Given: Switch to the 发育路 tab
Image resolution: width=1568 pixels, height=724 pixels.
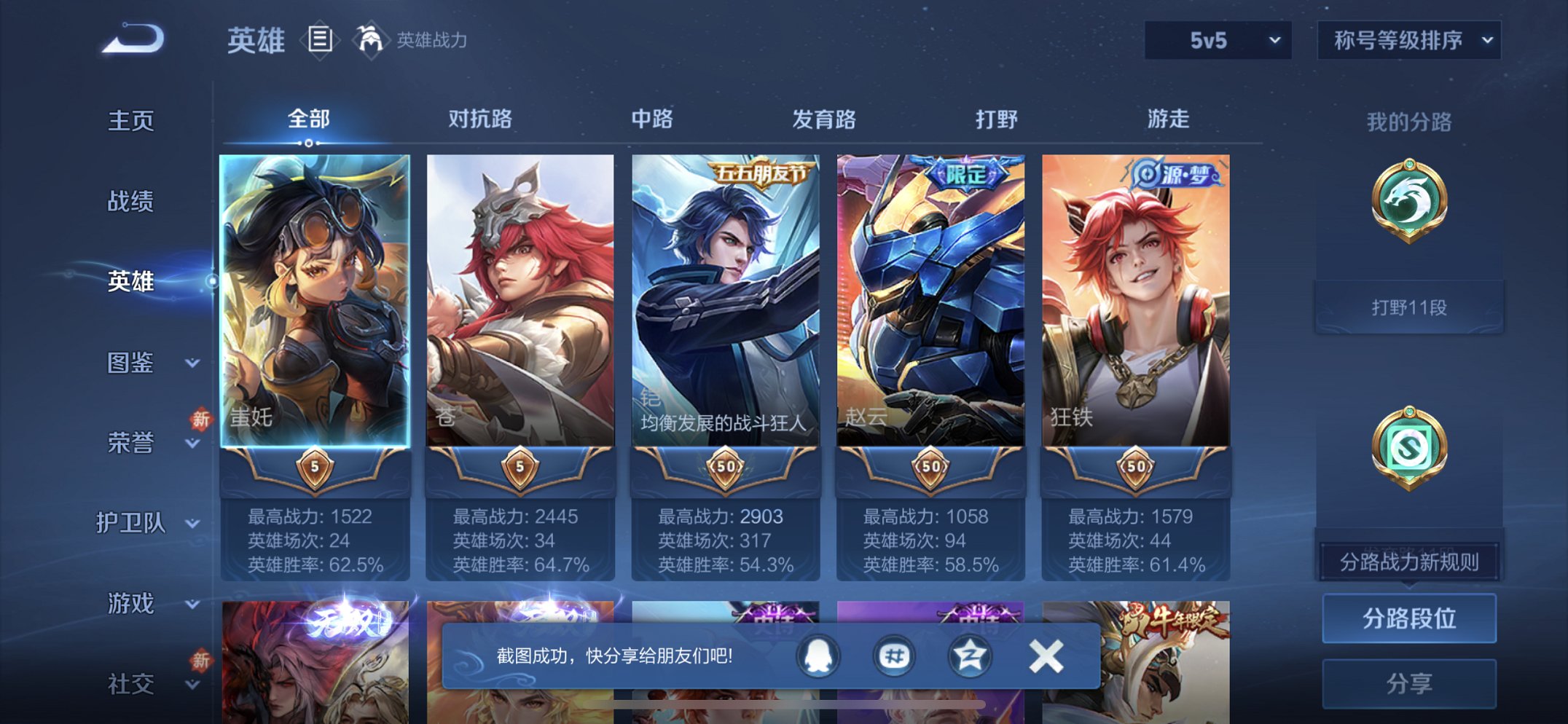Looking at the screenshot, I should [822, 120].
